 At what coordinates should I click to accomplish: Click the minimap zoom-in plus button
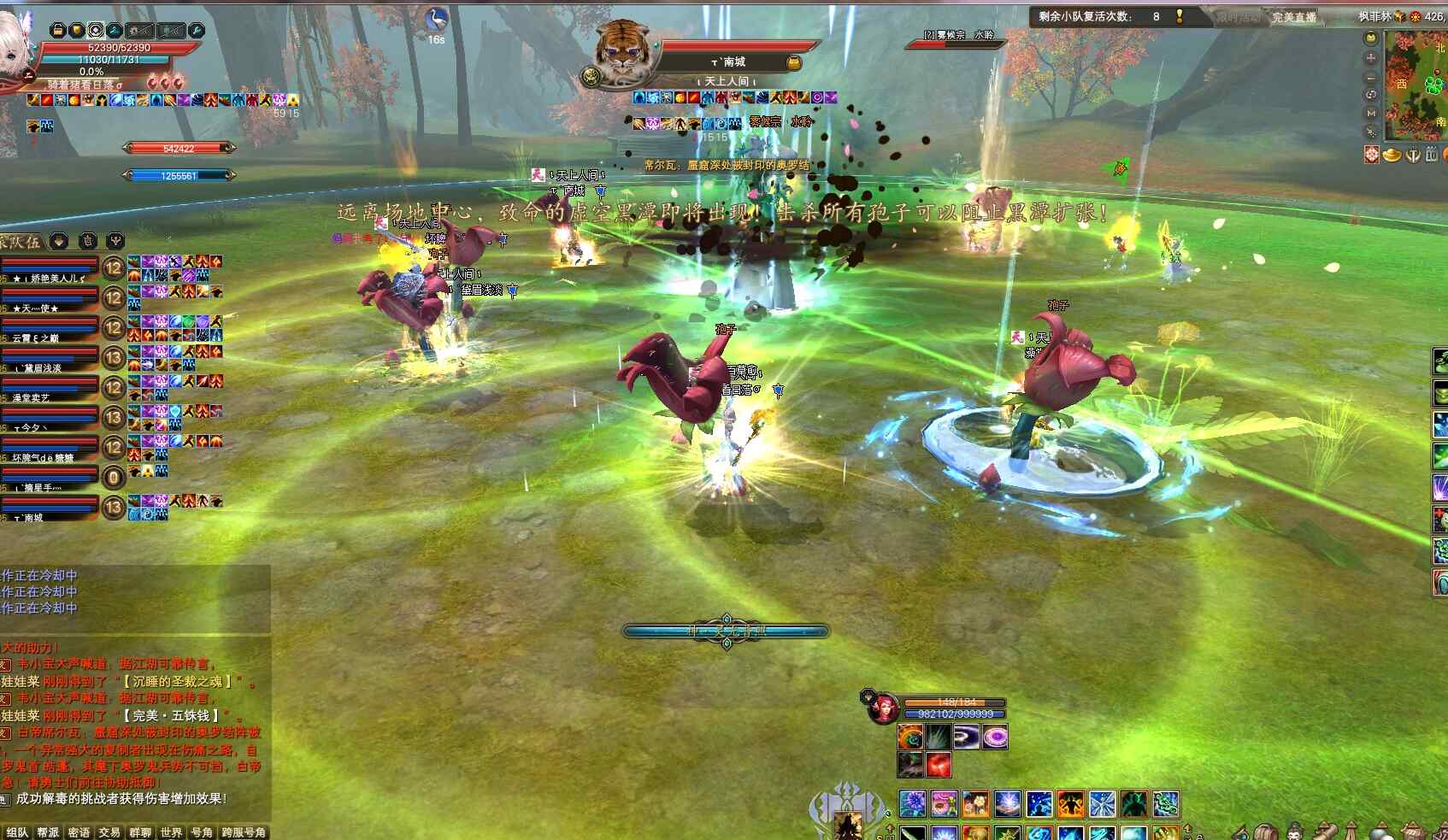(1371, 58)
